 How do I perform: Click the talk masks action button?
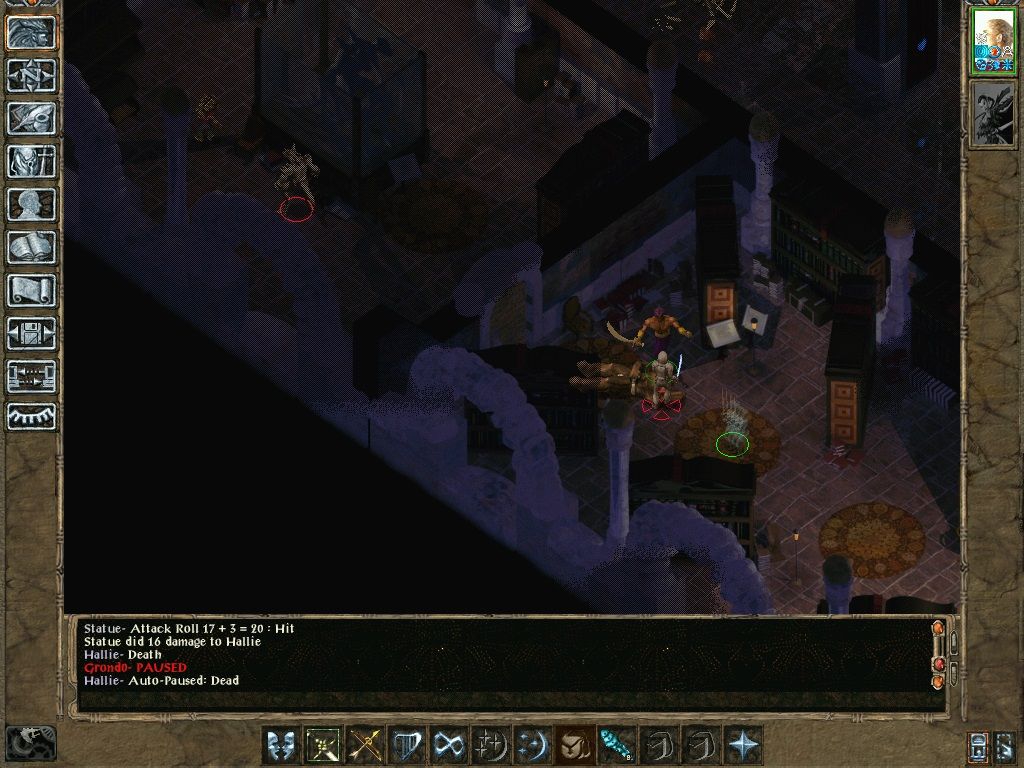coord(280,745)
